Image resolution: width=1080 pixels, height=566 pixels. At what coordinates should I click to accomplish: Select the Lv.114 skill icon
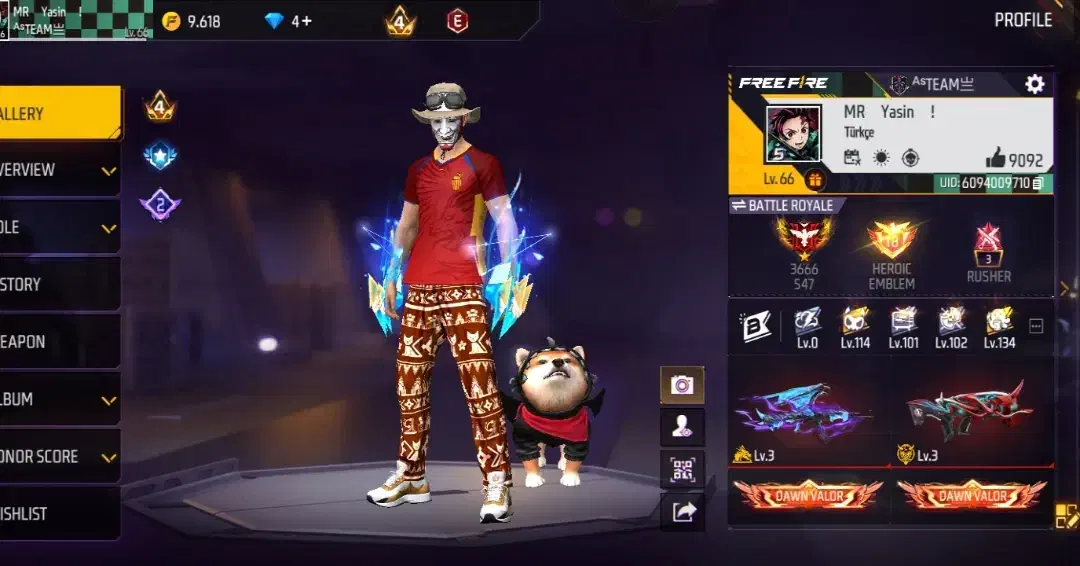point(855,324)
